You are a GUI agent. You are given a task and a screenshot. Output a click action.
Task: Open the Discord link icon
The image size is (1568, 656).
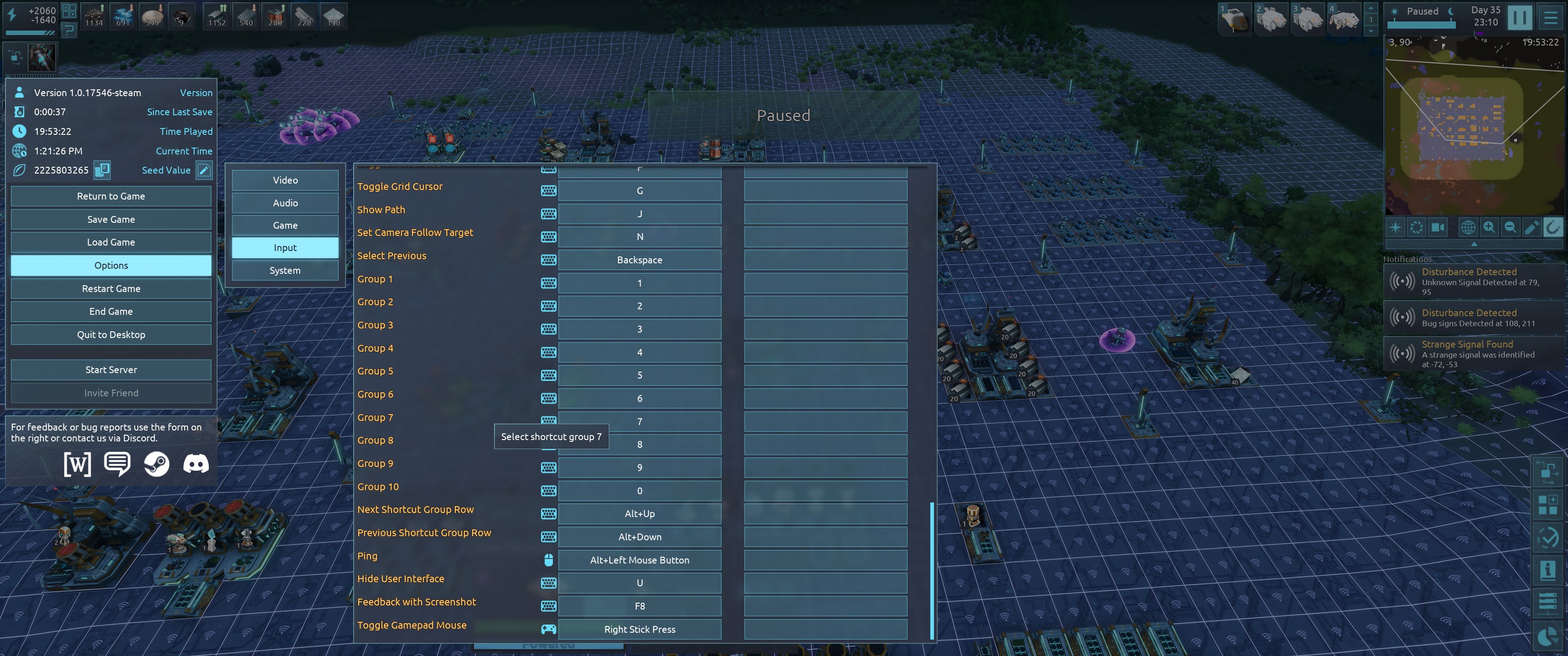196,464
